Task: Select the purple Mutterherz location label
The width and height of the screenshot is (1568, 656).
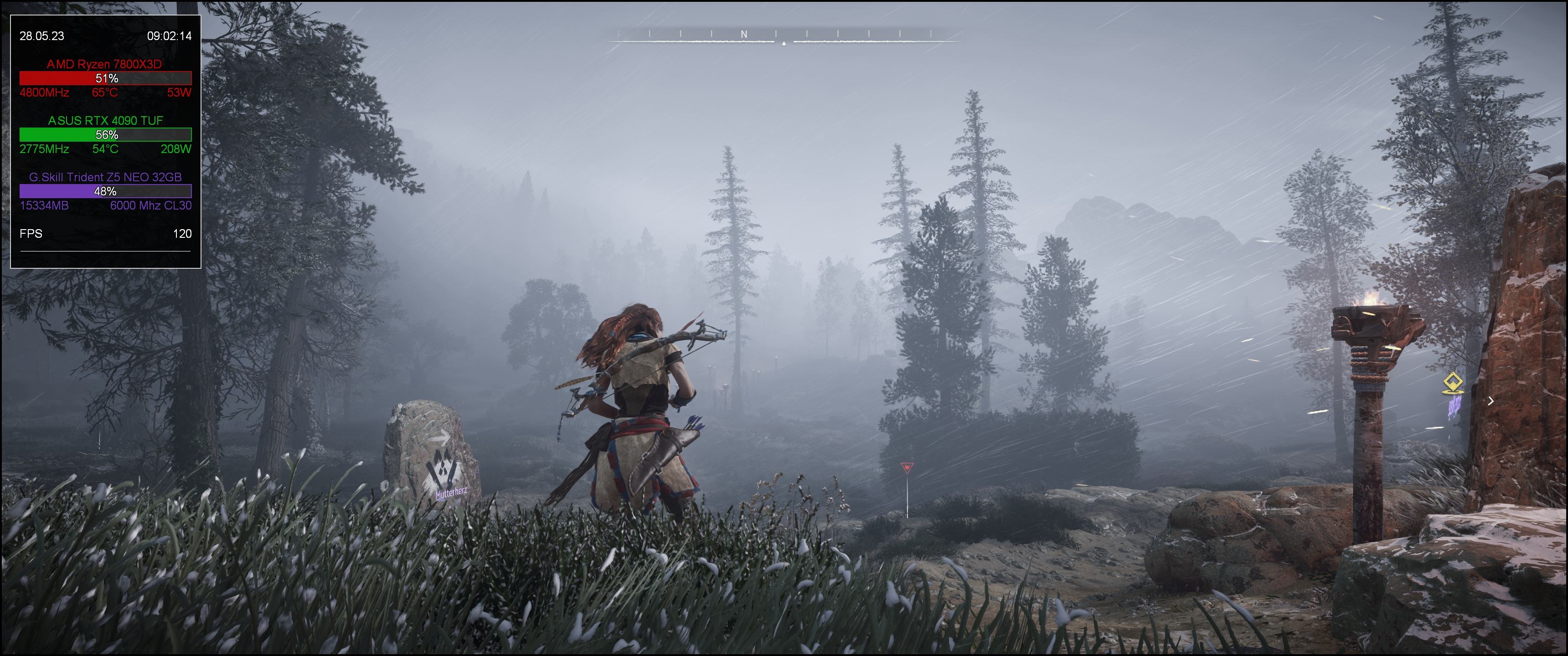Action: coord(451,492)
